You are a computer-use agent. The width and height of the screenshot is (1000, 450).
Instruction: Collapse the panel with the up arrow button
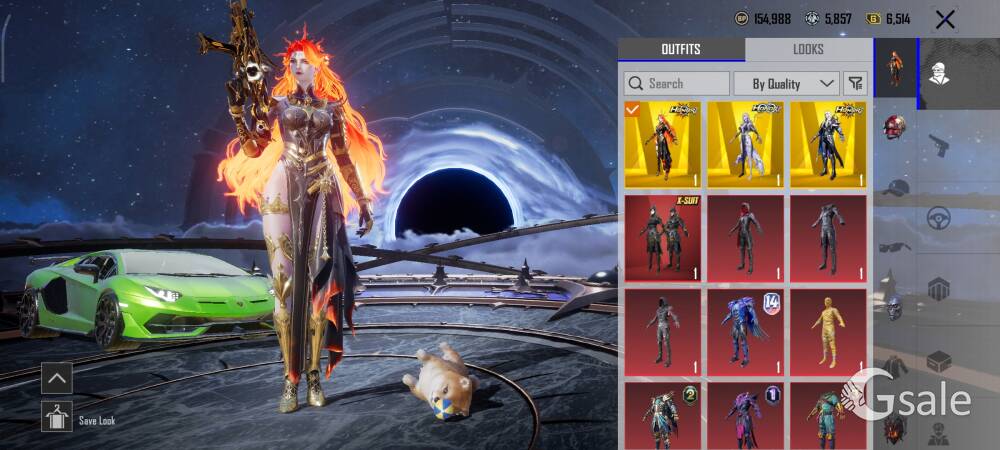point(57,378)
